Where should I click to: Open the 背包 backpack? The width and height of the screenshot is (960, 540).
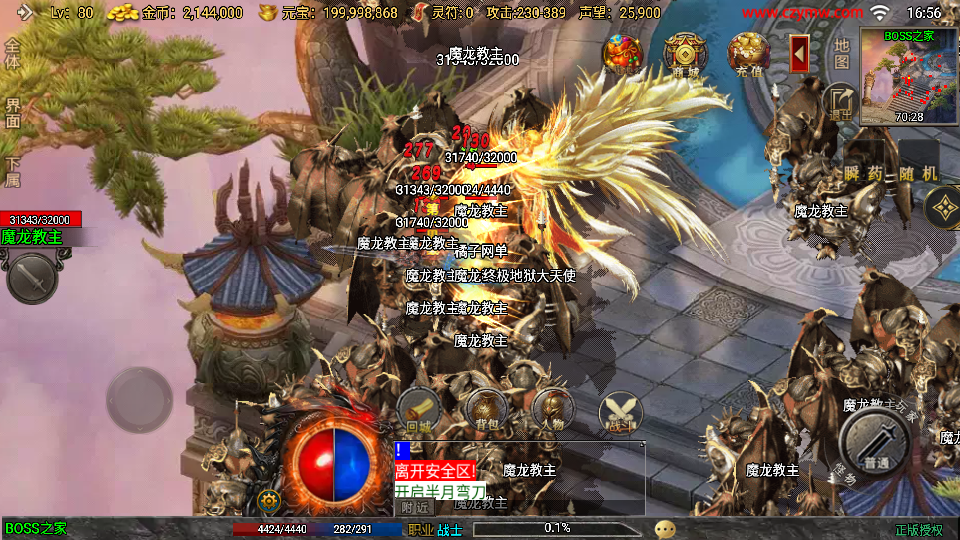click(x=486, y=410)
